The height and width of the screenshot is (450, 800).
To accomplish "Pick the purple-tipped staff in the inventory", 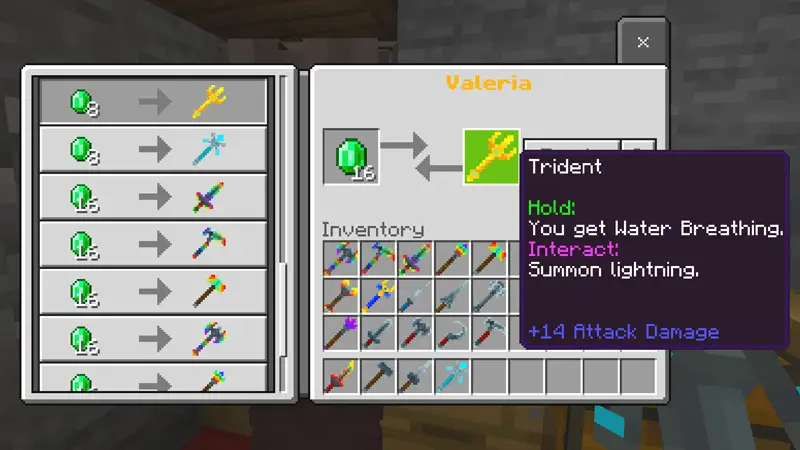I will coord(341,333).
